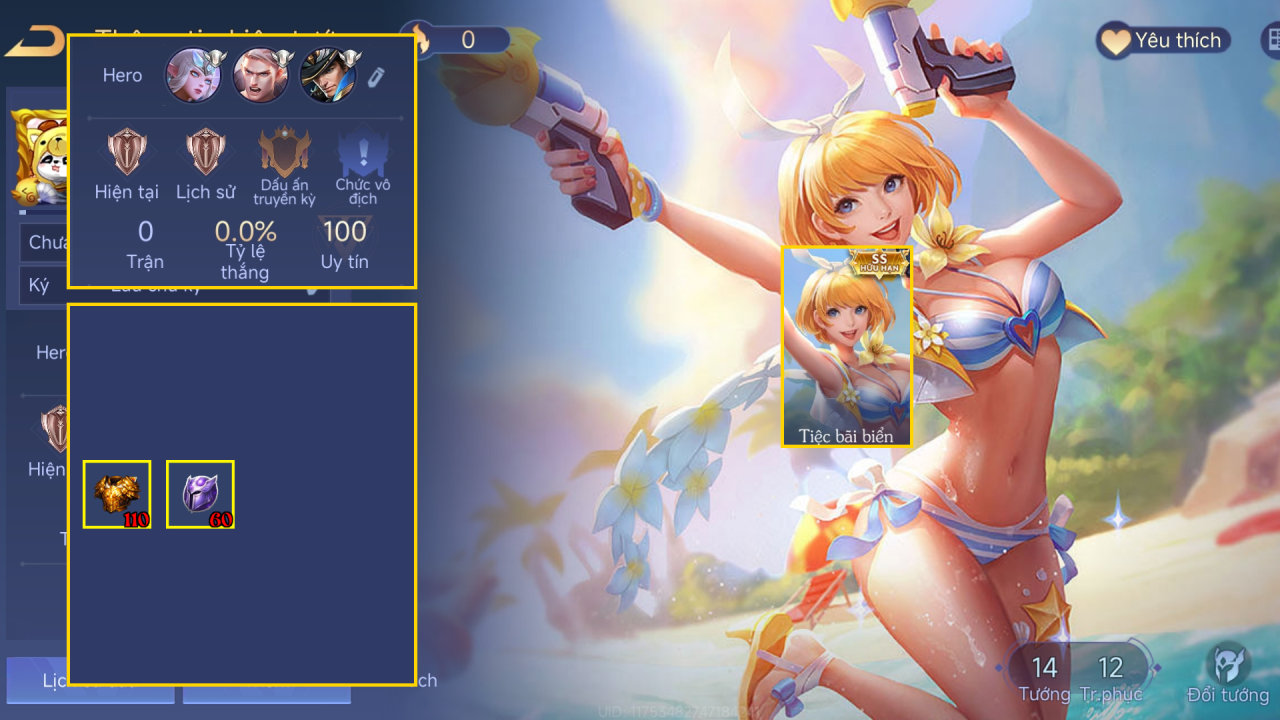Select the silver-haired elf hero portrait

pos(193,76)
